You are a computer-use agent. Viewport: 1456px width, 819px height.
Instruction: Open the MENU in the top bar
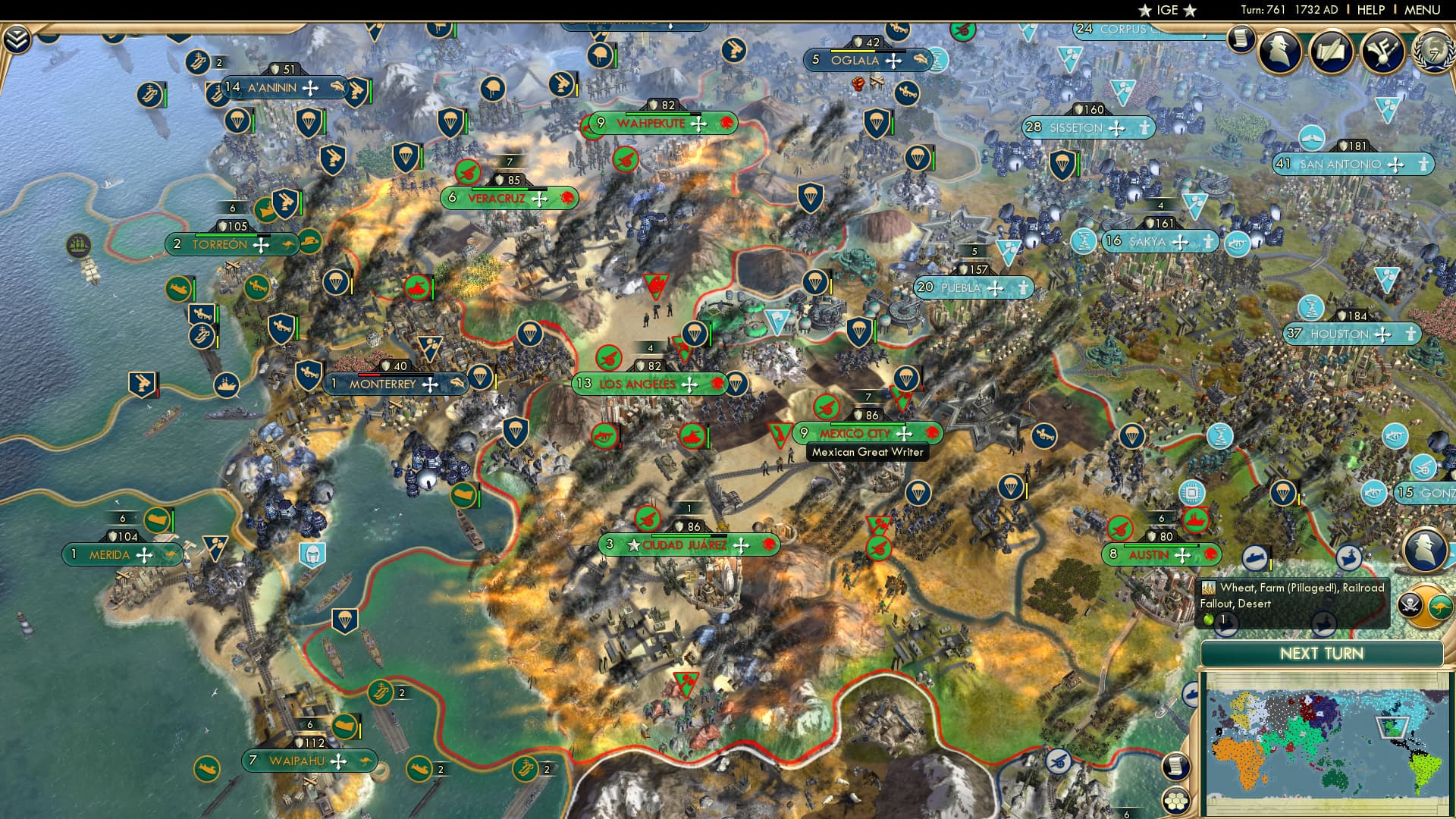pos(1424,10)
